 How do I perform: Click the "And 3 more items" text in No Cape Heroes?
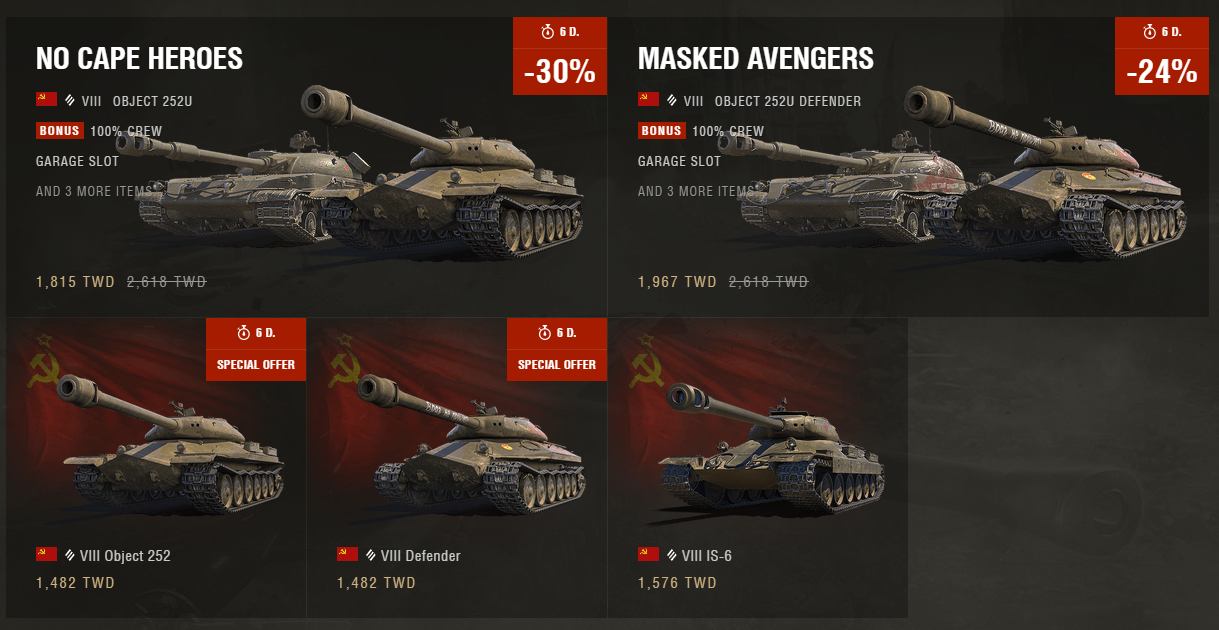(x=93, y=191)
